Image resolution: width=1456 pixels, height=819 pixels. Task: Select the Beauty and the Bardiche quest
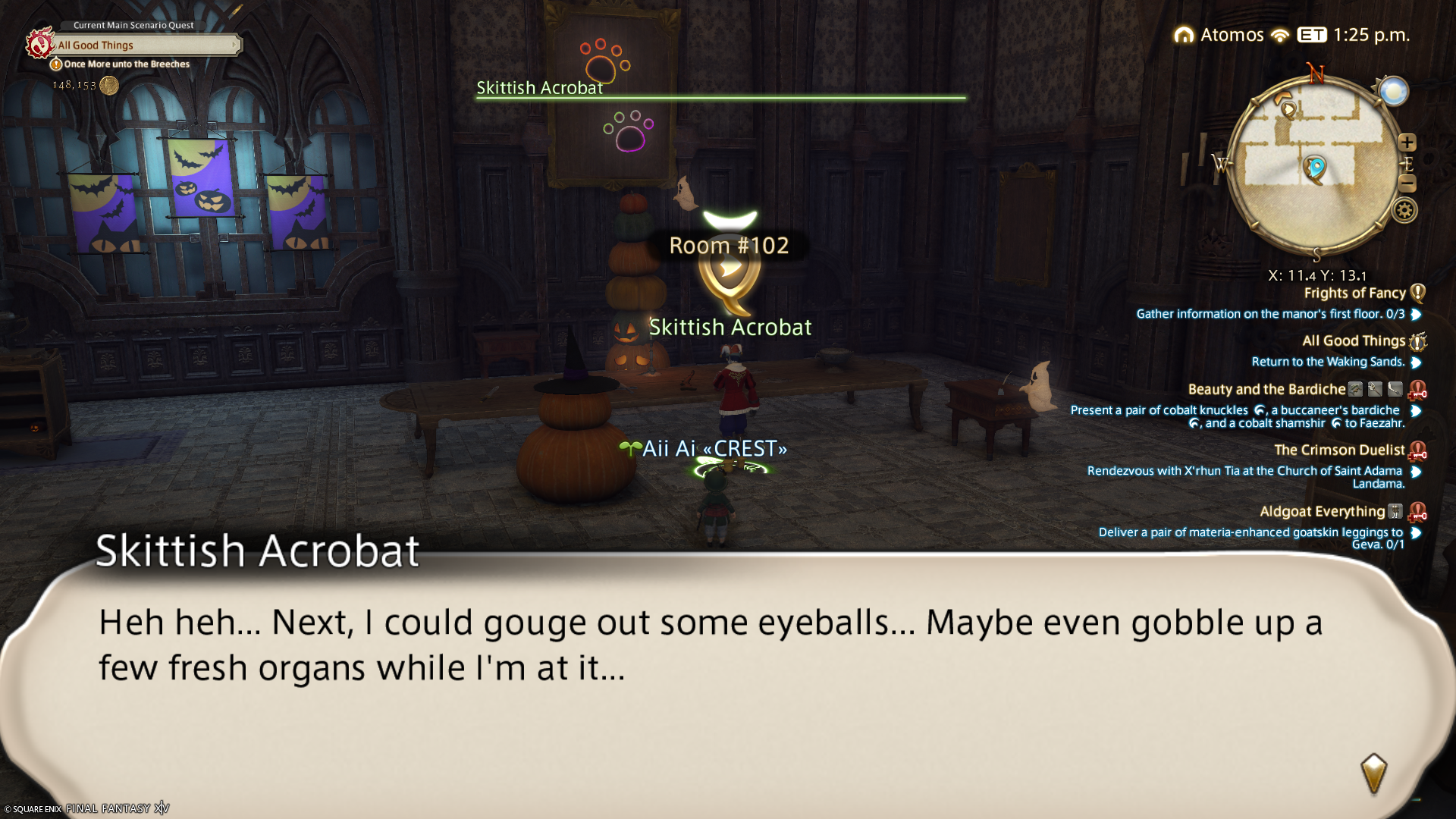(1266, 390)
